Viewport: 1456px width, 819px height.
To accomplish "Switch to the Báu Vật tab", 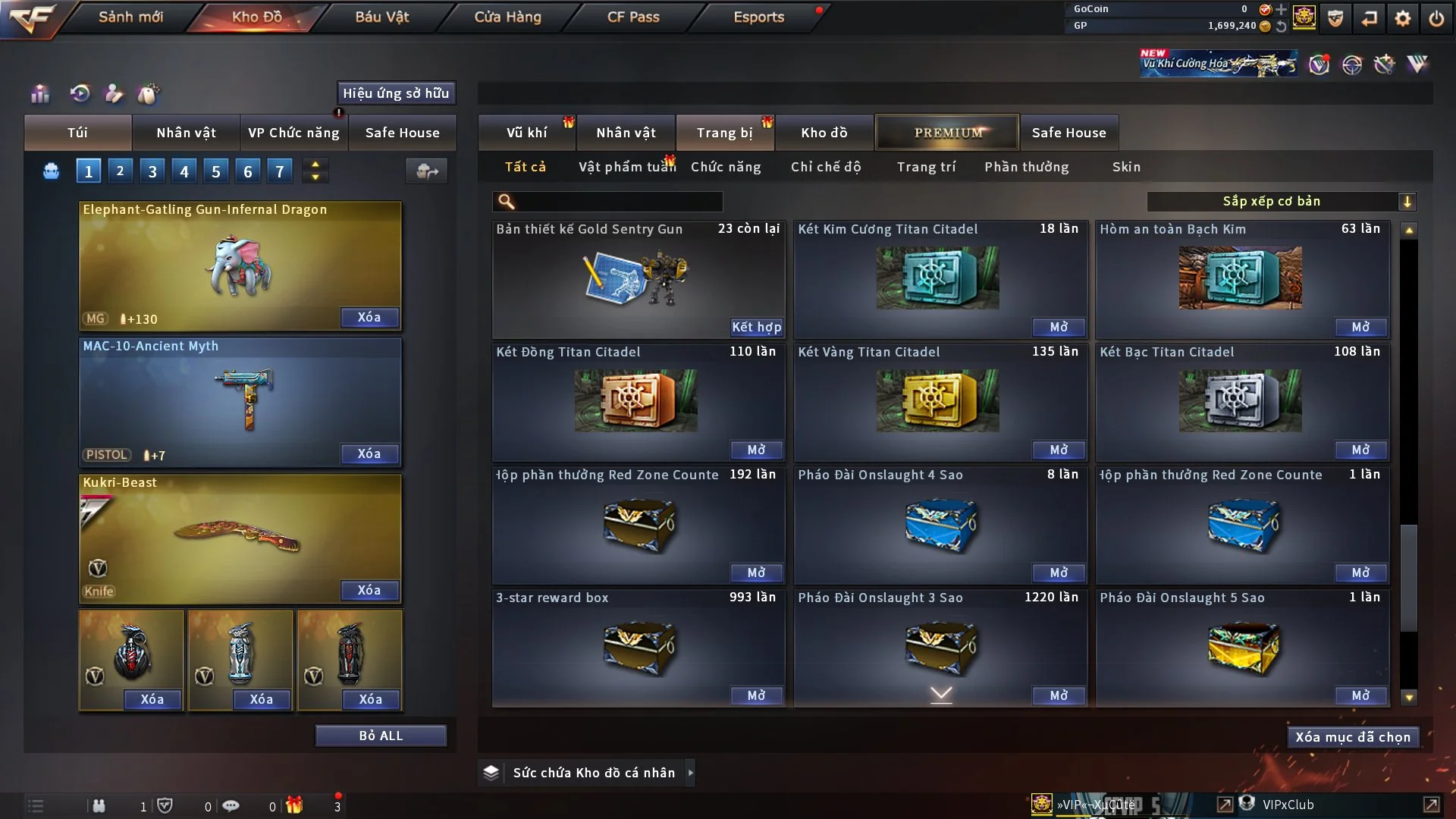I will click(381, 17).
